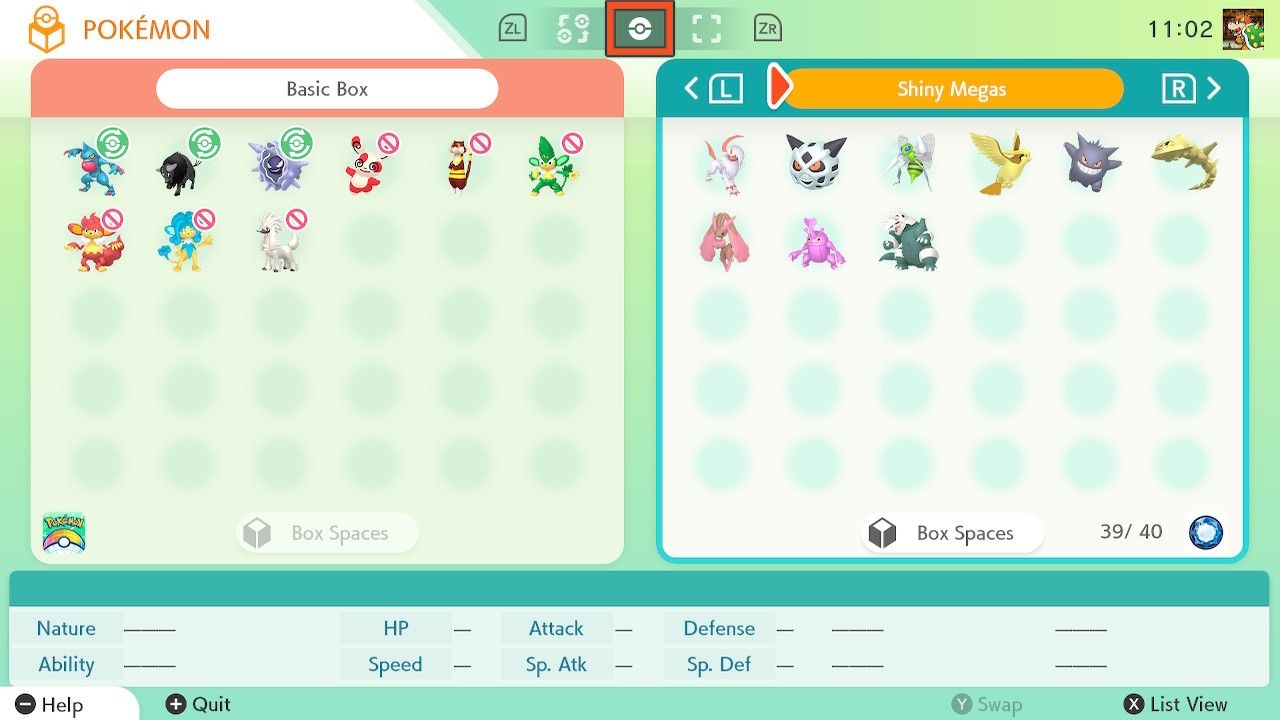
Task: Open Box Spaces for Shiny Megas
Action: coord(951,533)
